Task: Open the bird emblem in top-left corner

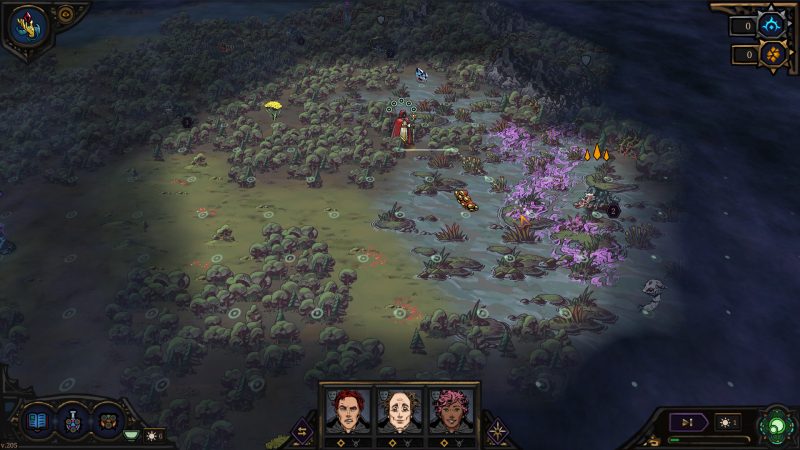Action: [x=30, y=25]
